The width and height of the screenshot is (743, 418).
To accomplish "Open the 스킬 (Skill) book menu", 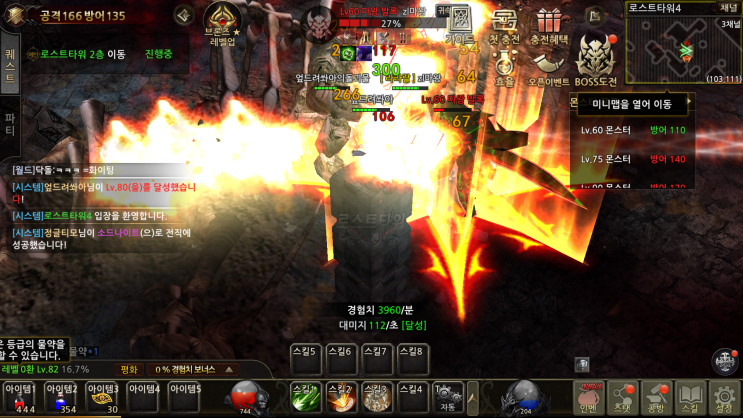I will pyautogui.click(x=690, y=398).
